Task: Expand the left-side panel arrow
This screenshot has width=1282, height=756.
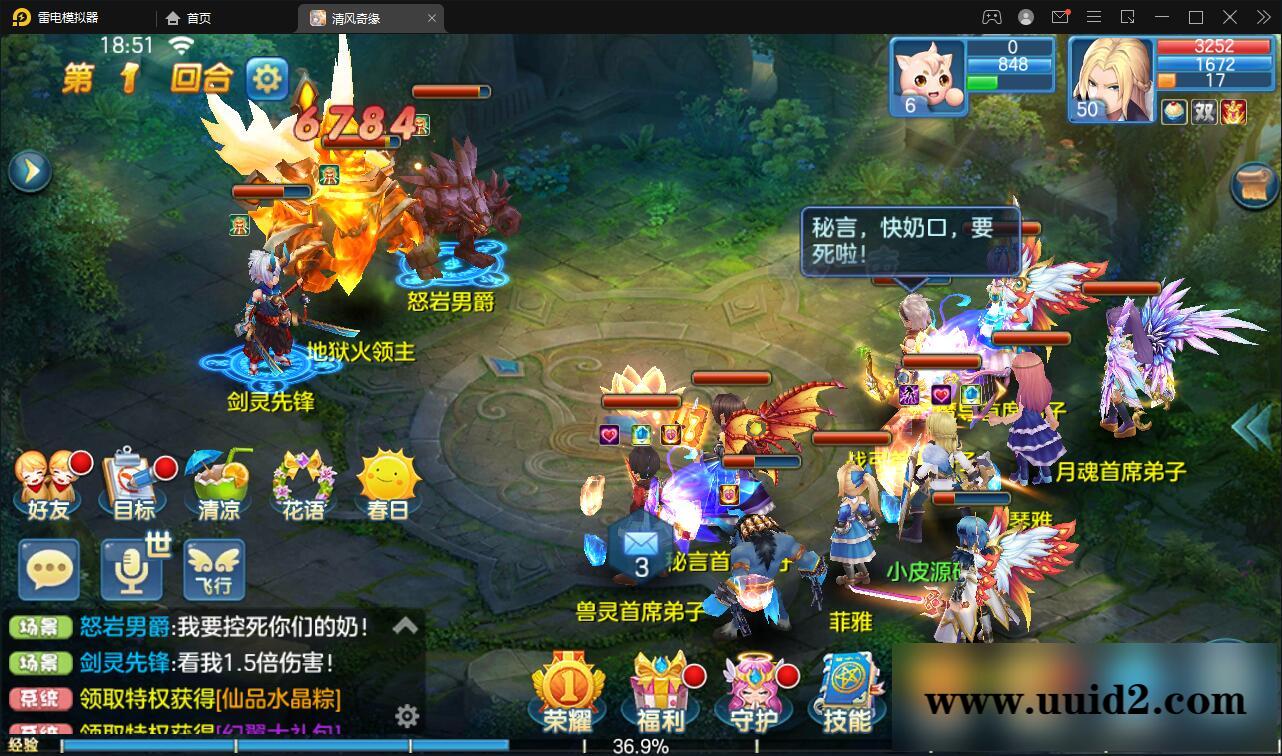Action: coord(29,170)
